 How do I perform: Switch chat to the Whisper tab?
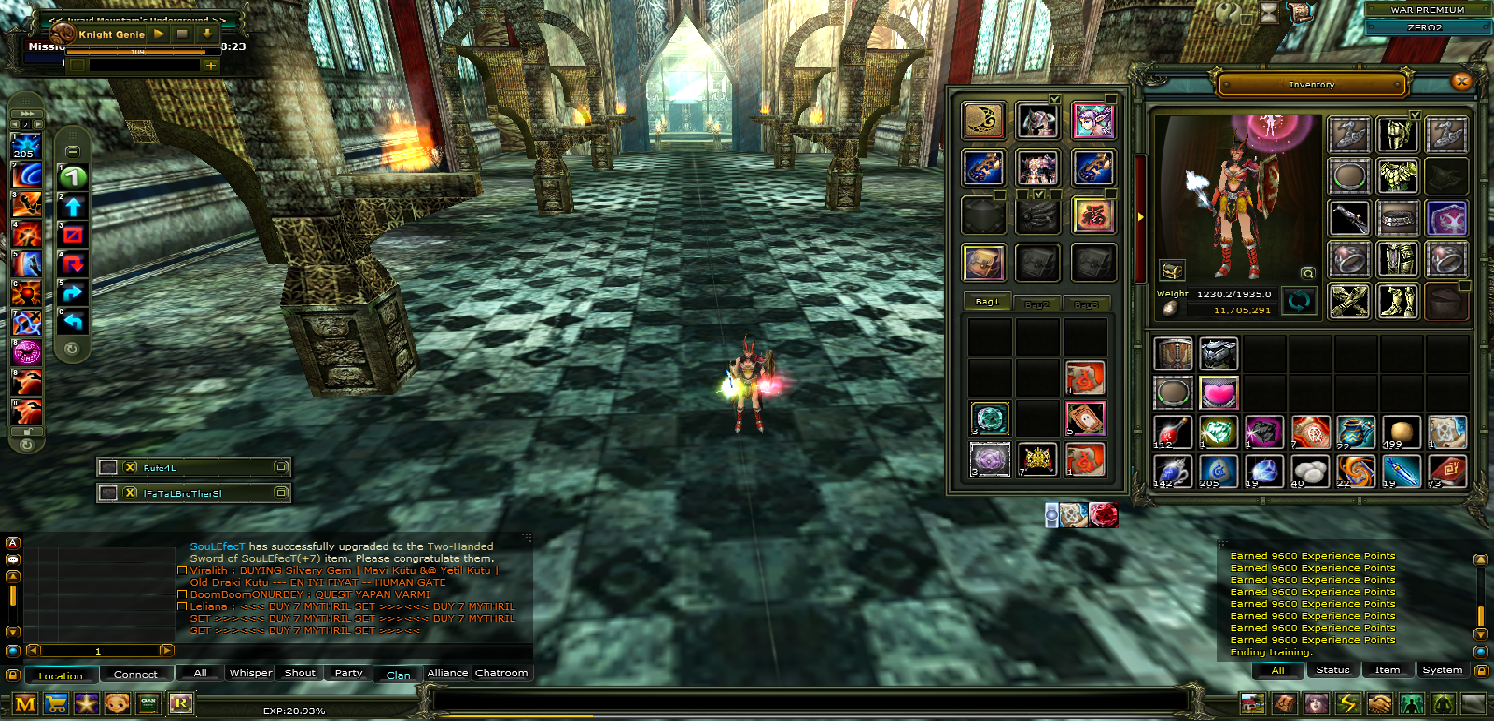[250, 673]
